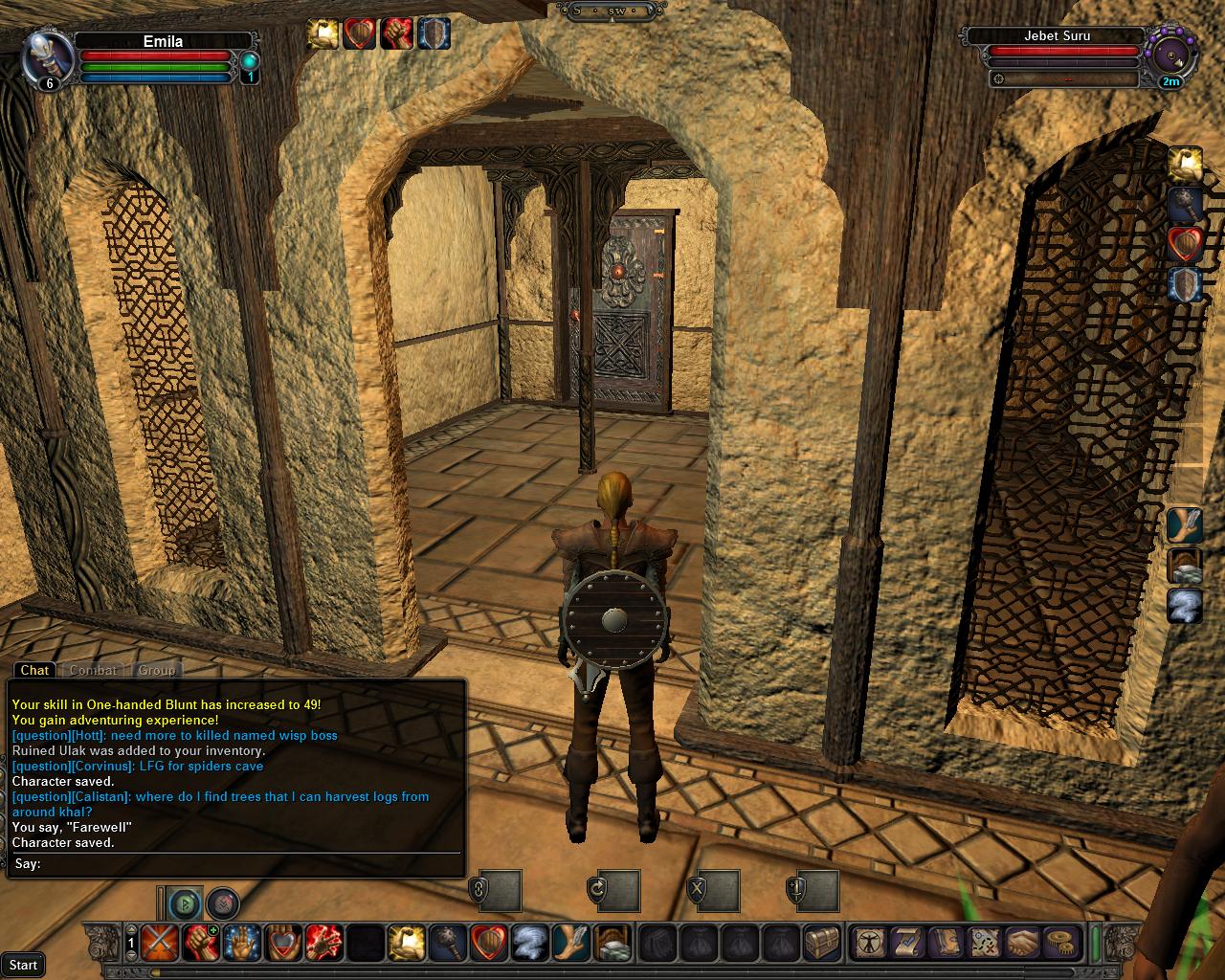The width and height of the screenshot is (1225, 980).
Task: Click the Start button in the corner
Action: pyautogui.click(x=23, y=965)
